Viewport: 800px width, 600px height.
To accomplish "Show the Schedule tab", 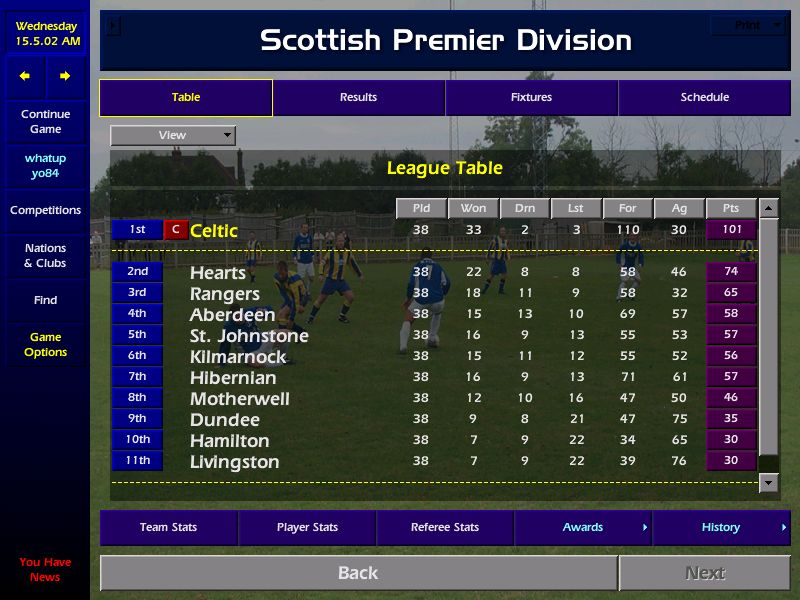I will (x=704, y=97).
